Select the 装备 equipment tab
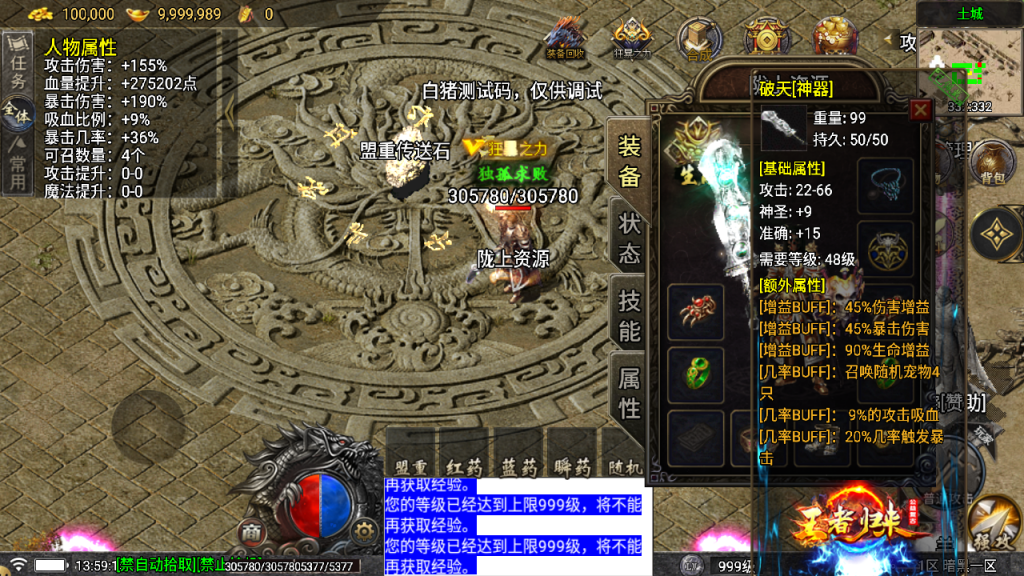Image resolution: width=1024 pixels, height=576 pixels. tap(629, 162)
